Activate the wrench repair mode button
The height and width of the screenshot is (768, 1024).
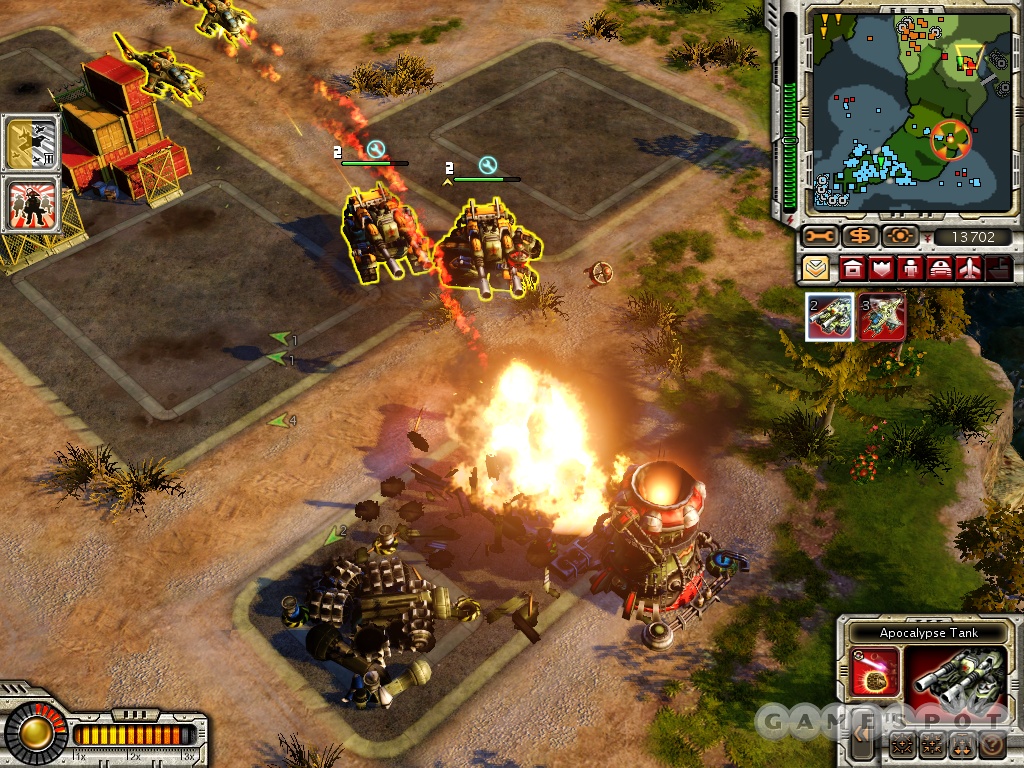(819, 237)
